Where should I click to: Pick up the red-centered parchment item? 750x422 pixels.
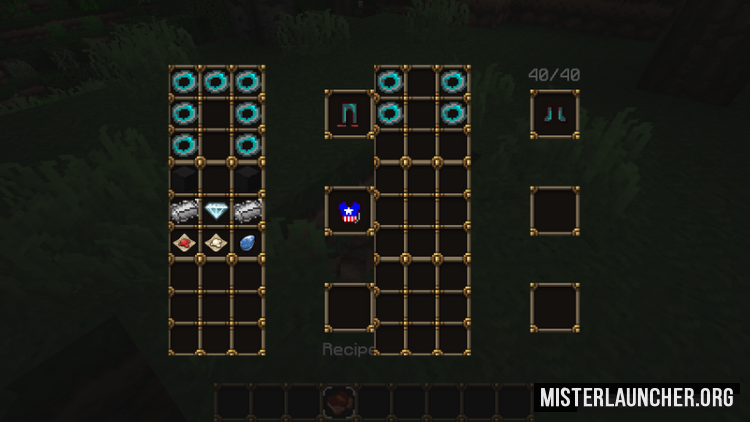tap(185, 241)
